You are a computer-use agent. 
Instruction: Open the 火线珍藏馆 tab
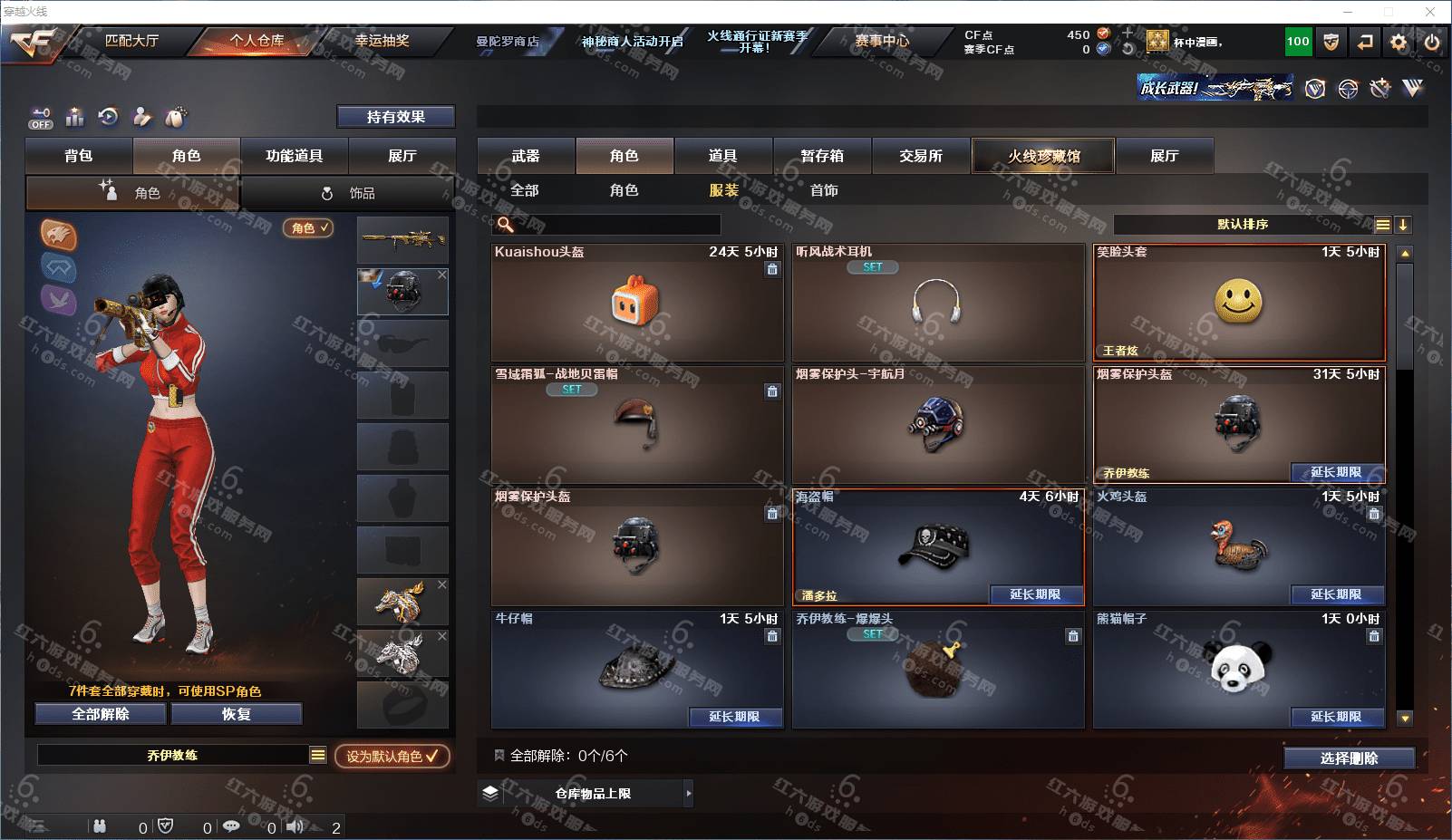[1043, 156]
